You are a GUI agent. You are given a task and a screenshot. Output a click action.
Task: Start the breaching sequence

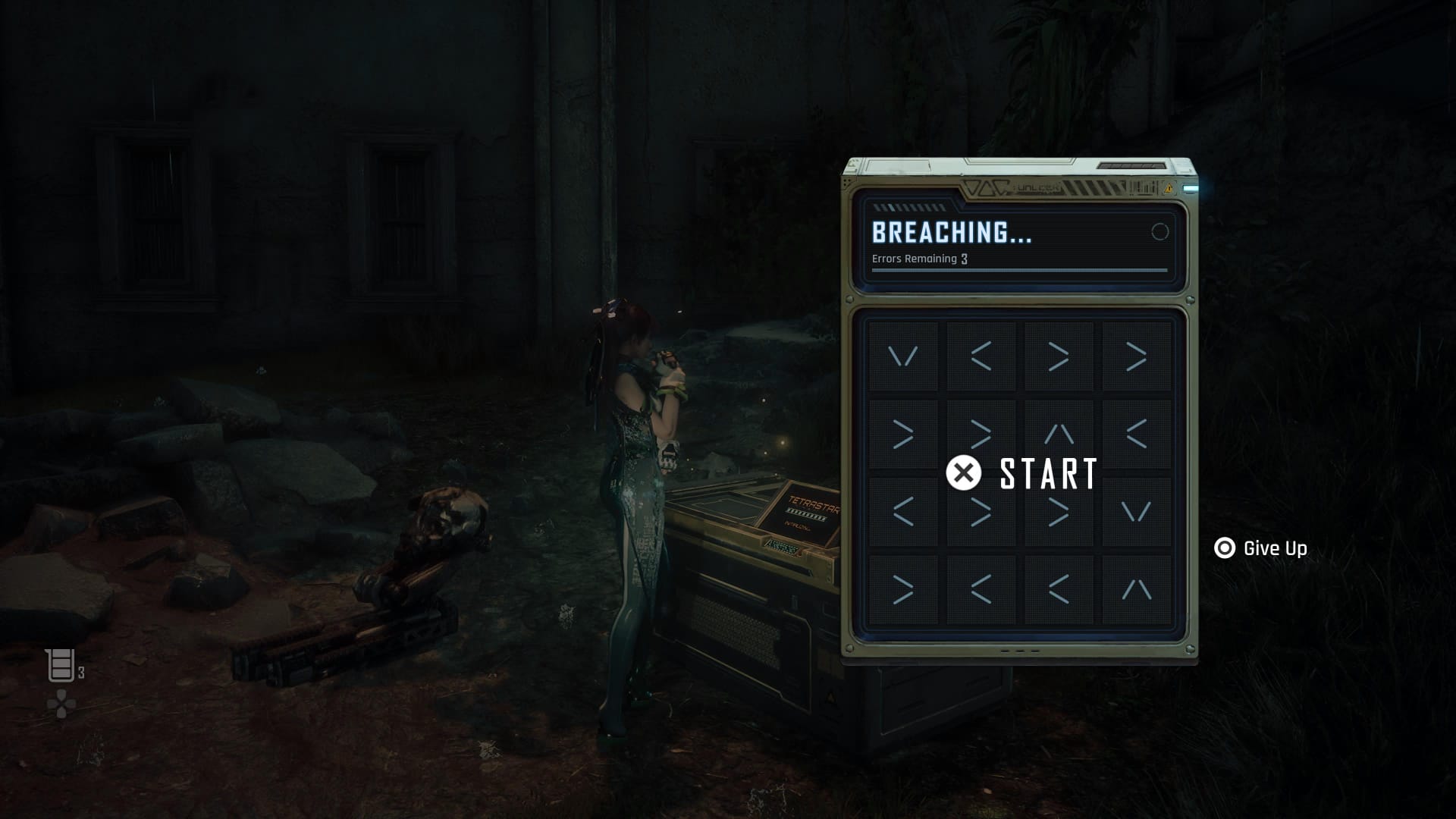click(1021, 473)
